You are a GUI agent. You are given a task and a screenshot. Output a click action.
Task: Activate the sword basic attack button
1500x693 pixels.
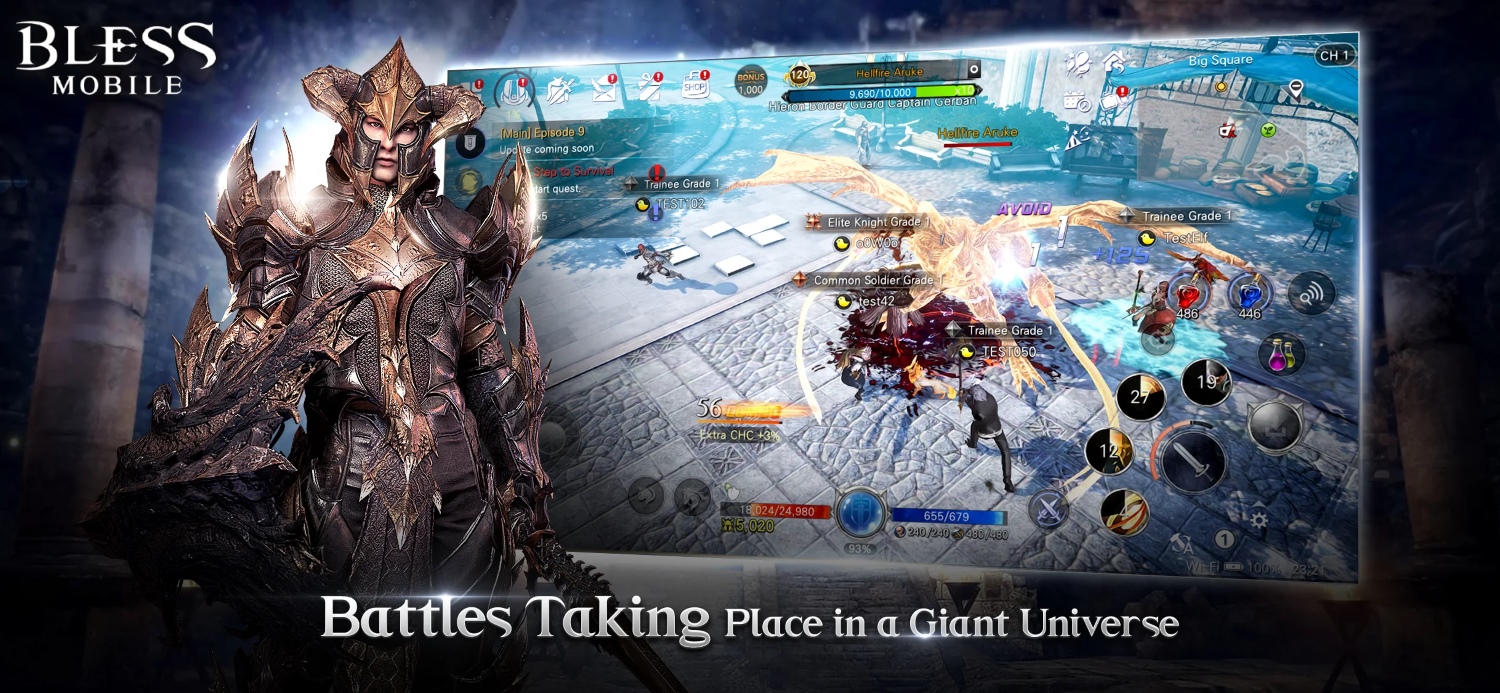1192,461
